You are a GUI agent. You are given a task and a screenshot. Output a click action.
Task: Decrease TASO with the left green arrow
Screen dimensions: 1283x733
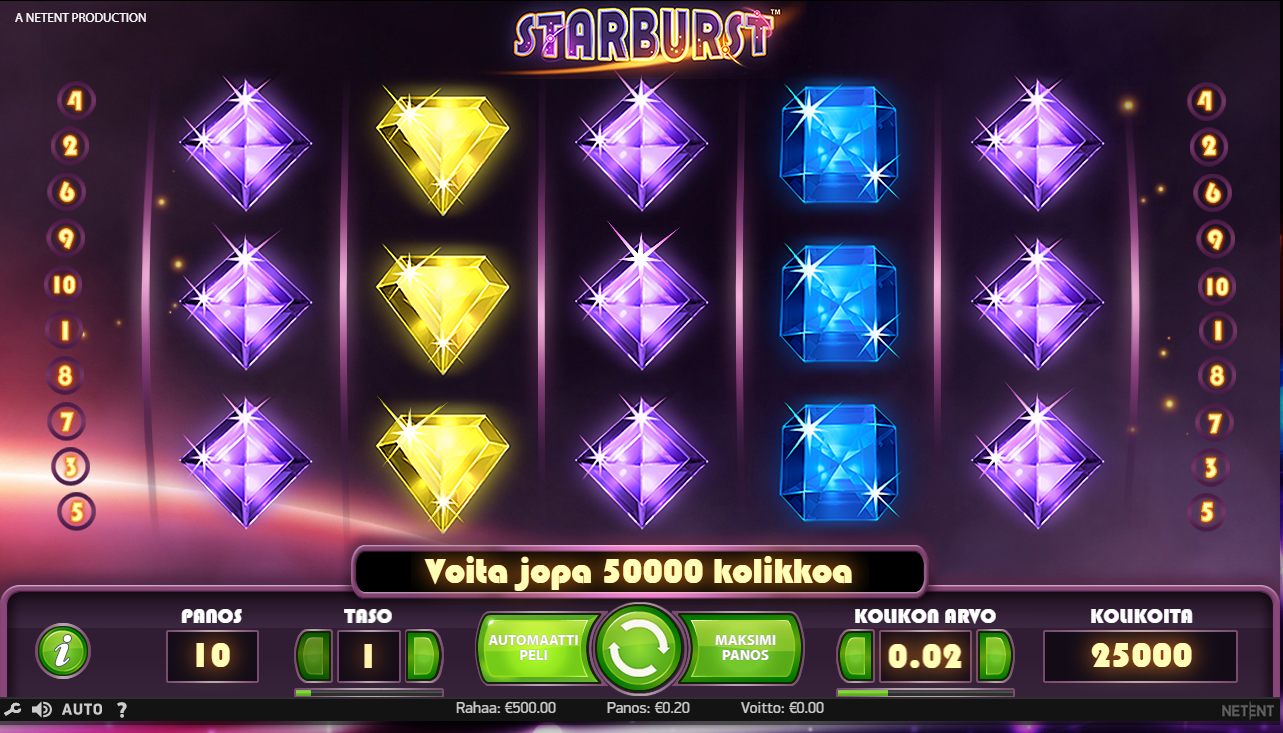(313, 656)
